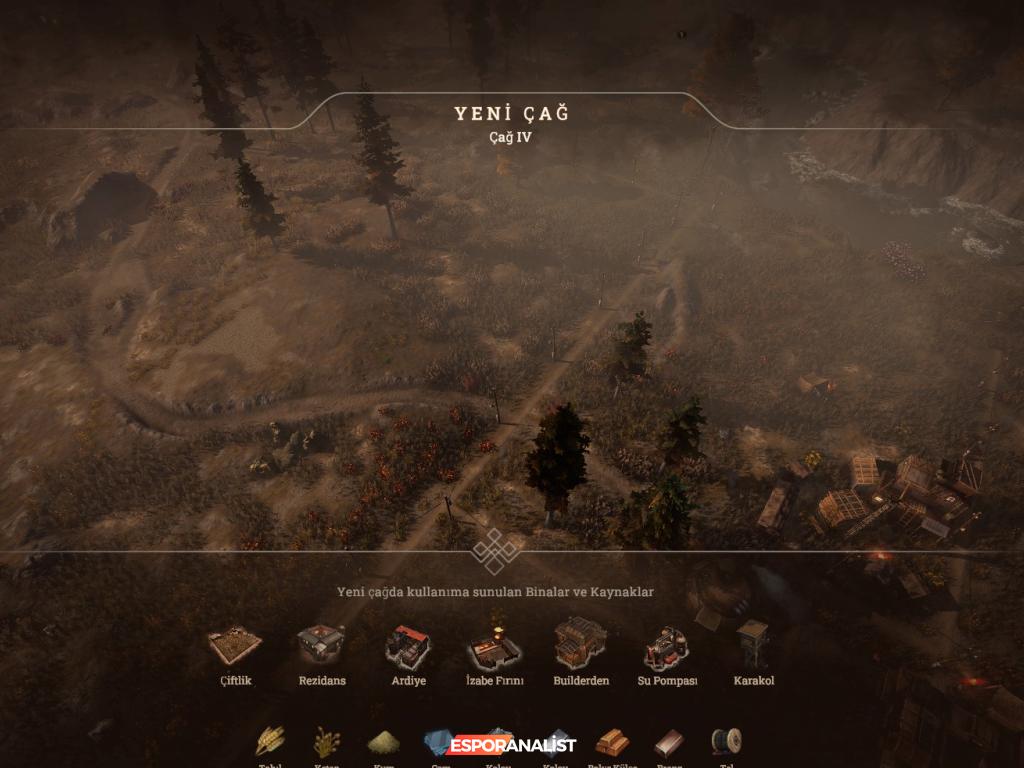1024x768 pixels.
Task: Click the Ardiye warehouse icon
Action: [408, 646]
